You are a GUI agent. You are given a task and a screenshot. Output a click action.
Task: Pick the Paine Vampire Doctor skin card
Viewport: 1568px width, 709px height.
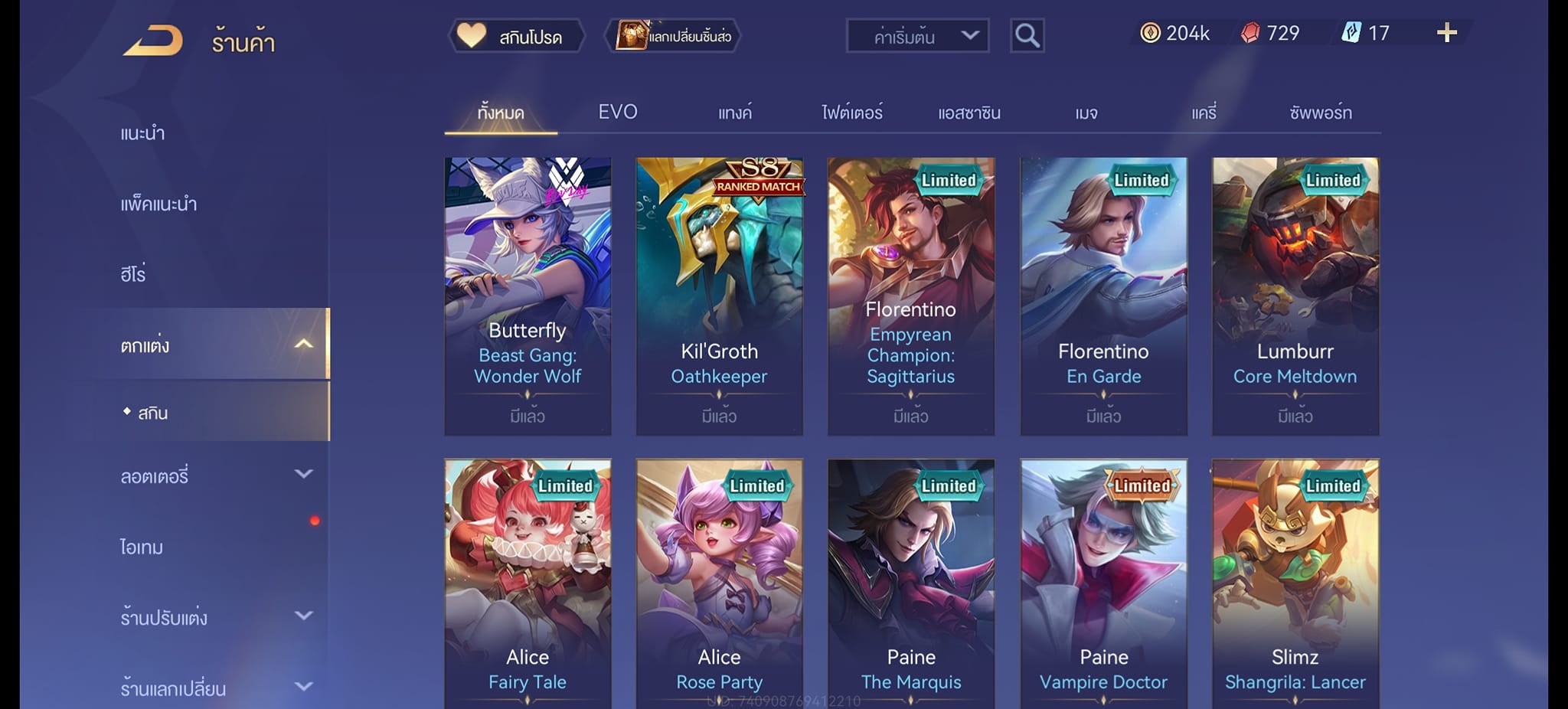tap(1103, 582)
